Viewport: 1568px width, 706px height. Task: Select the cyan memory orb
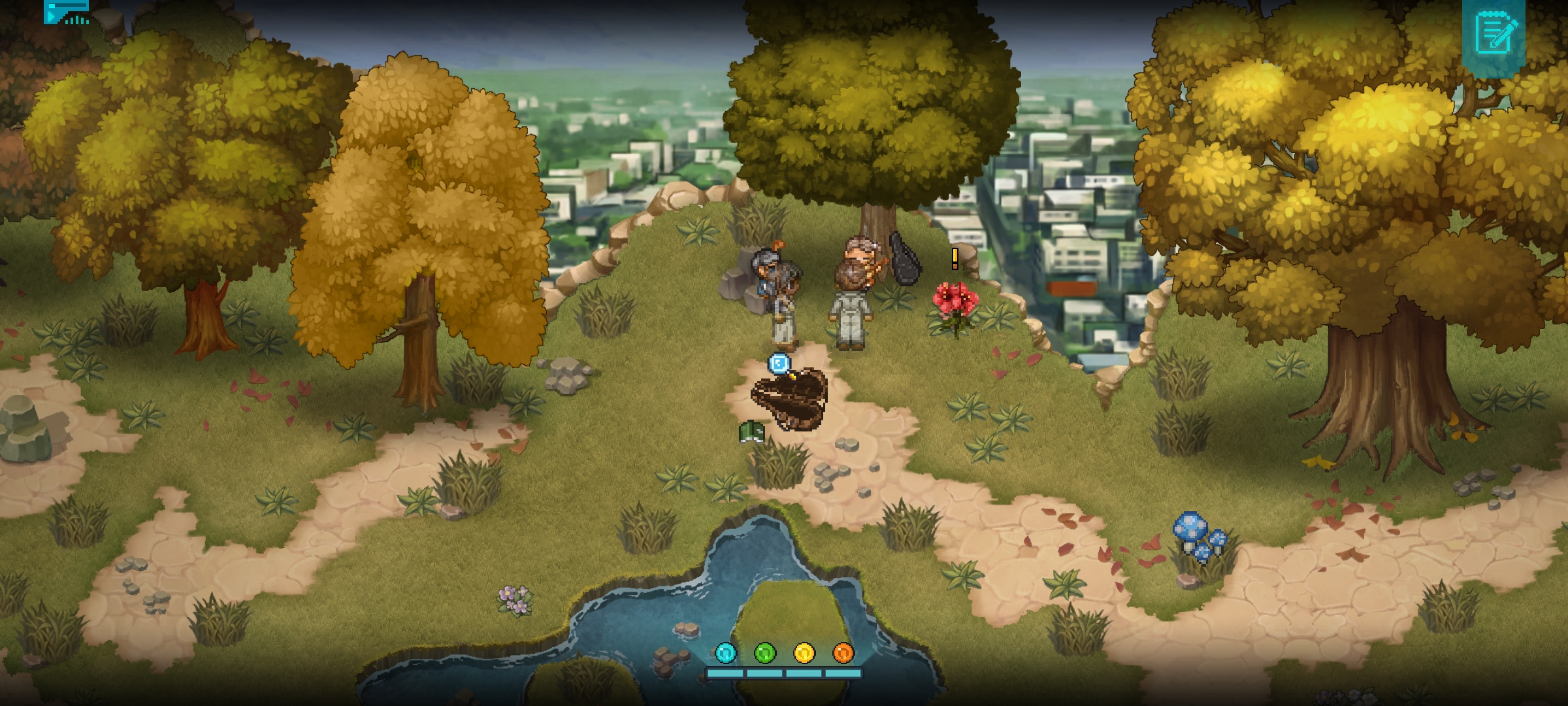[x=726, y=652]
